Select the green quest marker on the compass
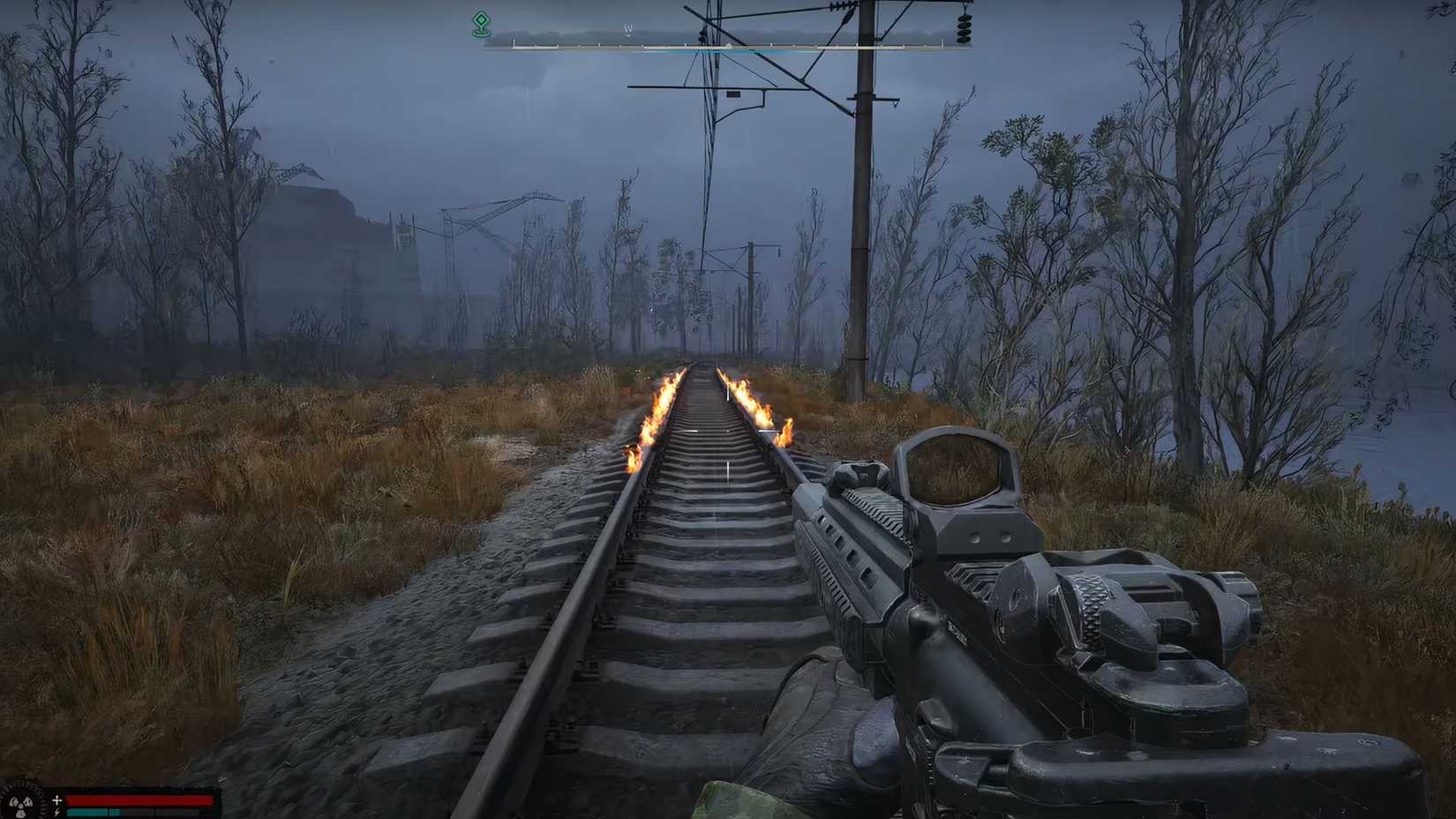Viewport: 1456px width, 819px height. (x=481, y=22)
